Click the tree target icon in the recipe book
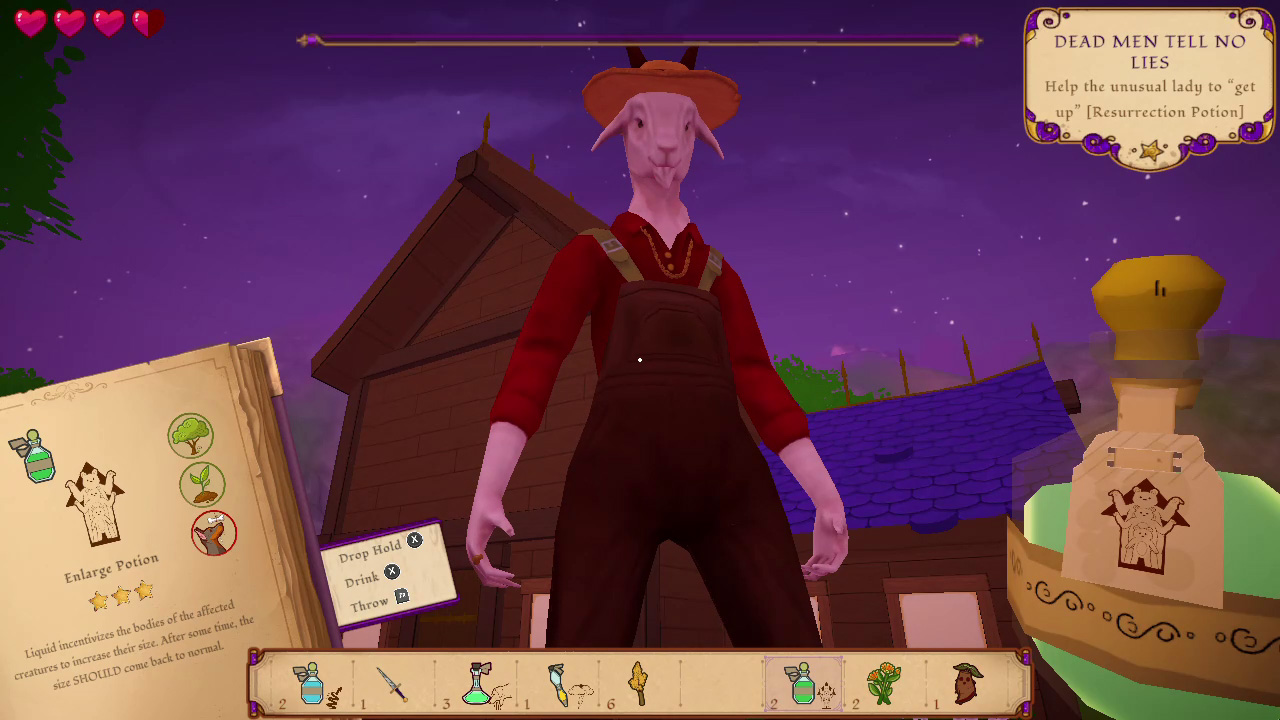The height and width of the screenshot is (720, 1280). 190,436
